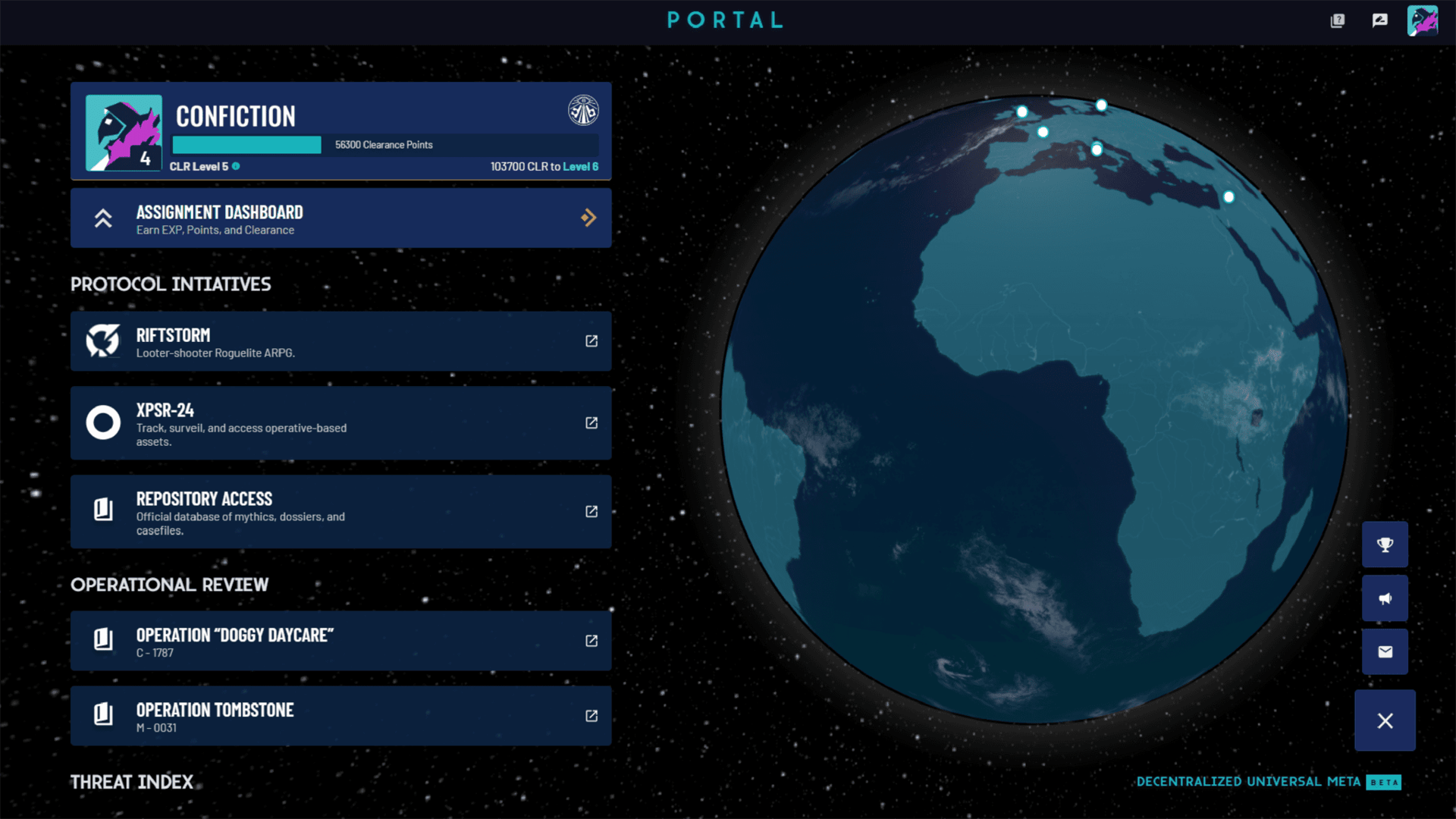This screenshot has width=1456, height=819.
Task: Collapse Assignment Dashboard with the double chevron
Action: click(x=103, y=218)
